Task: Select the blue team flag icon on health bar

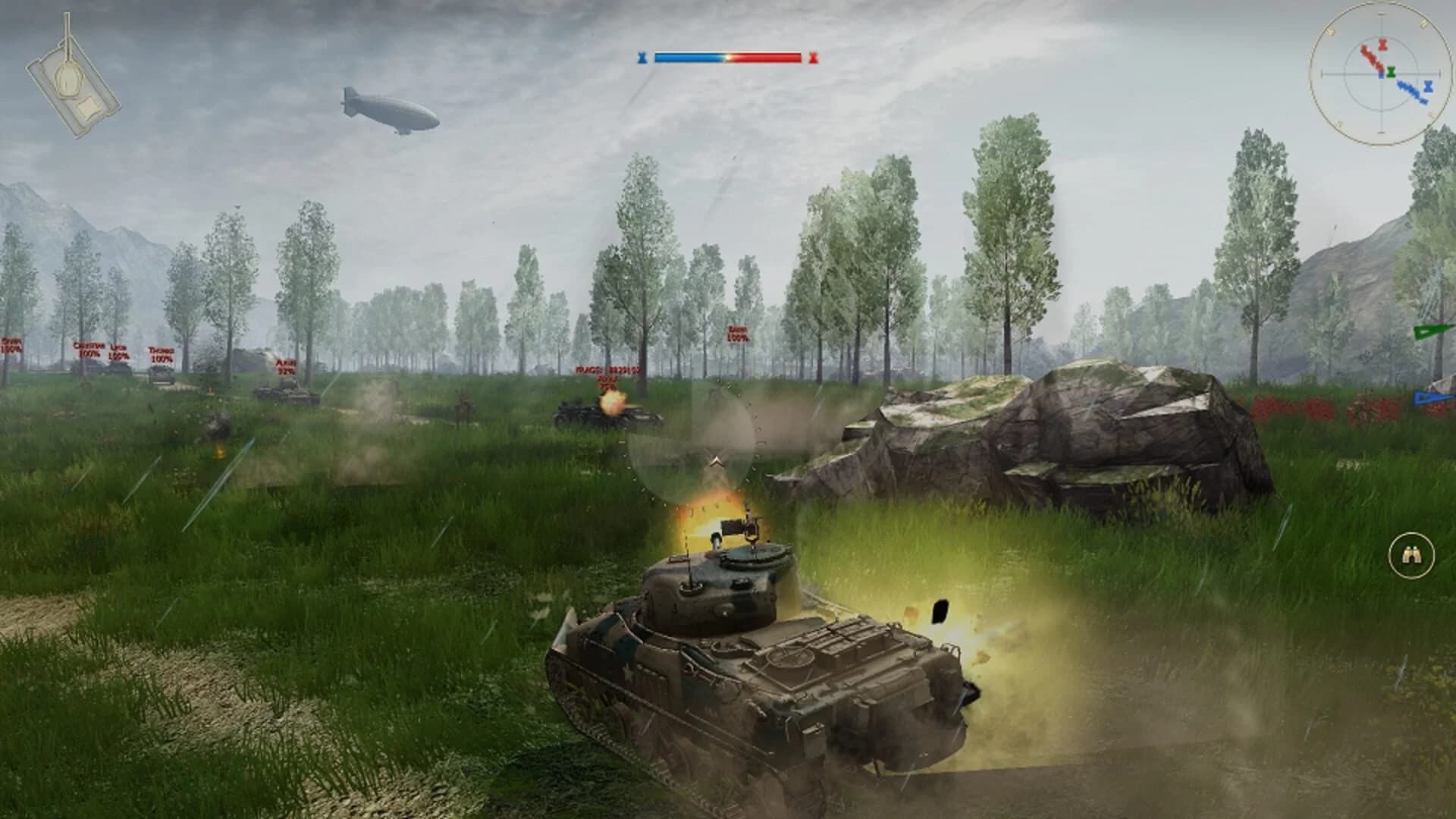Action: (644, 55)
